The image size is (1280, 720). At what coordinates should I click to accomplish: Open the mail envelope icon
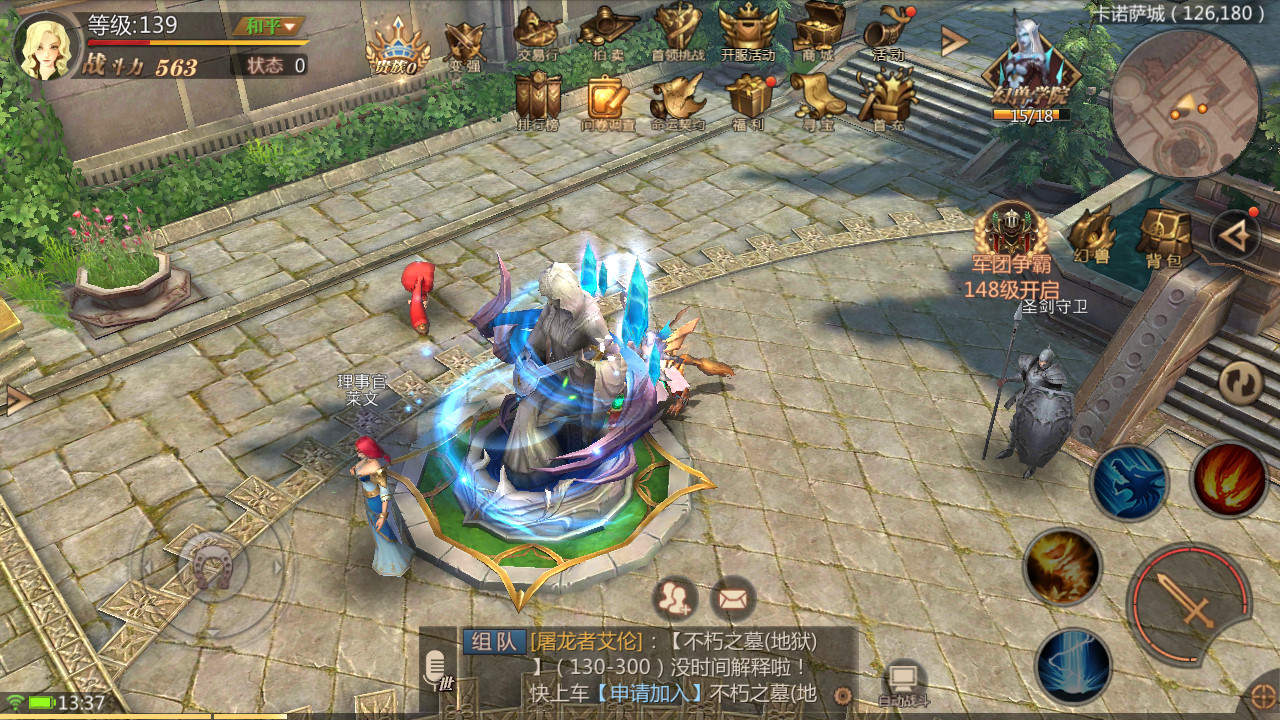pos(733,599)
